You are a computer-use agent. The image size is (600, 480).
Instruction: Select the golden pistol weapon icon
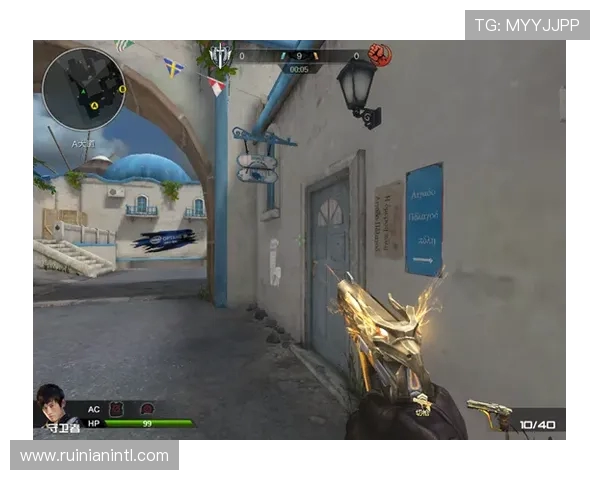pyautogui.click(x=490, y=414)
